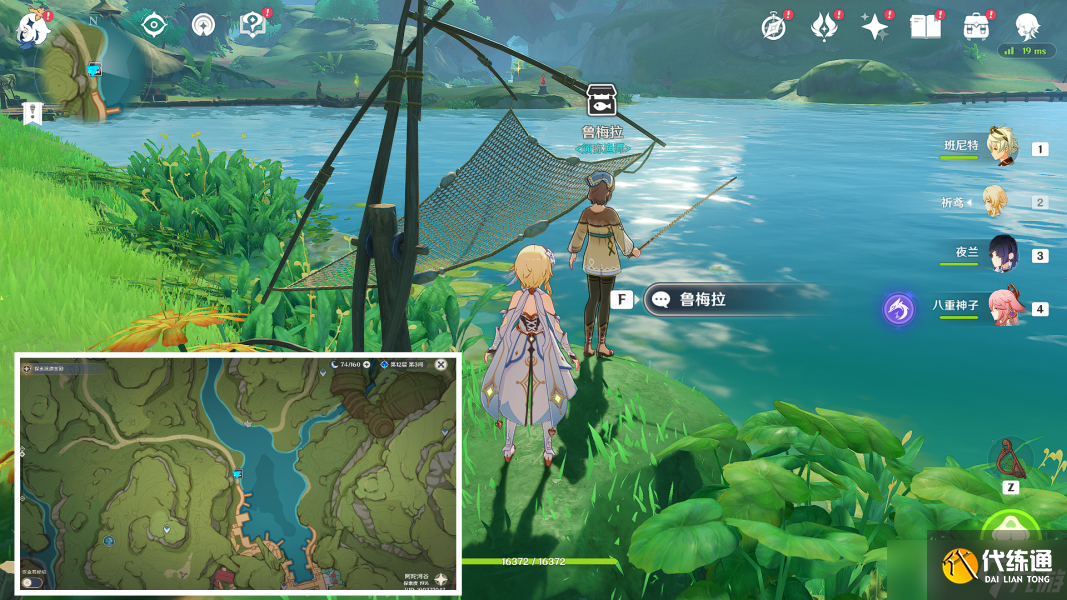This screenshot has height=600, width=1067.
Task: Open the Paimon menu
Action: coord(32,25)
